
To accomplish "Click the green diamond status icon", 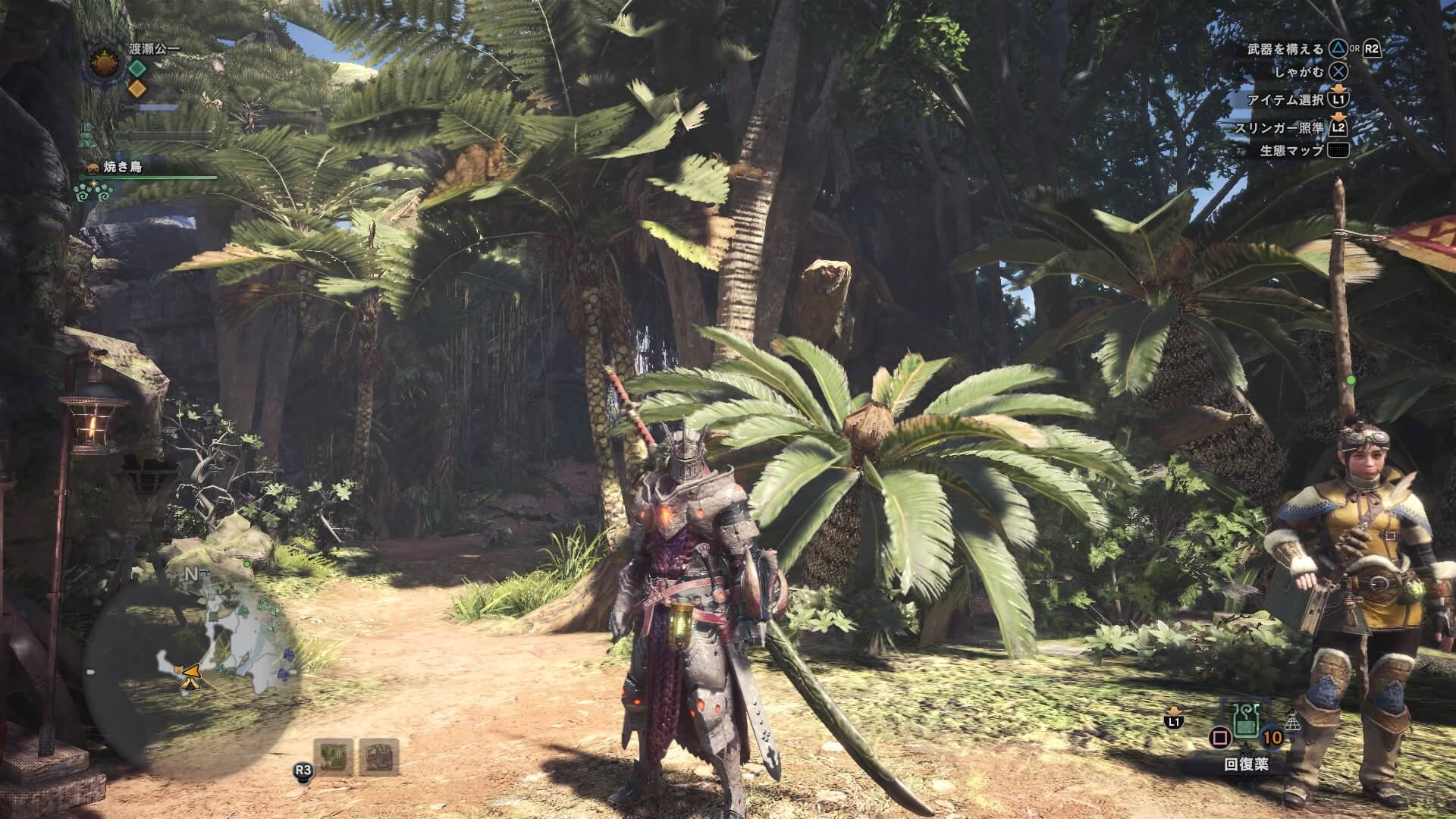I will [136, 68].
